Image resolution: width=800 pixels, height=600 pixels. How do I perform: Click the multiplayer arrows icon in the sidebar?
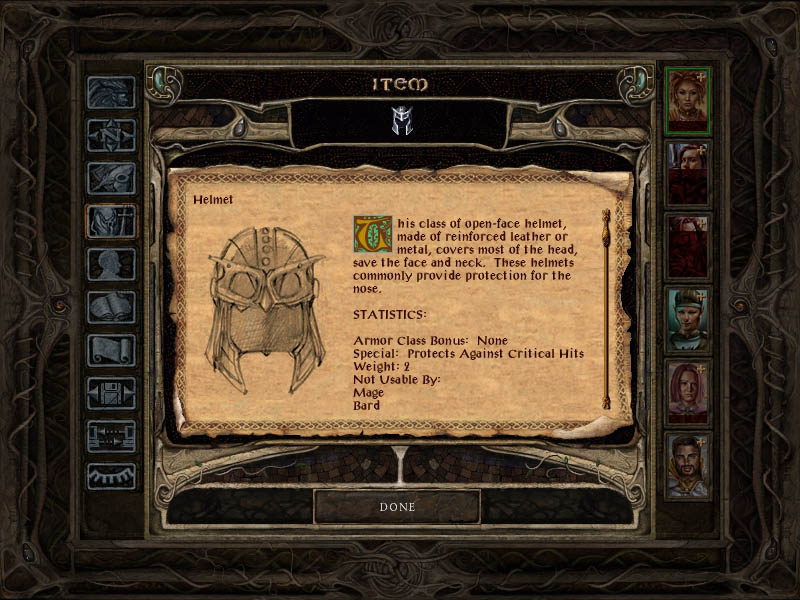[x=110, y=436]
